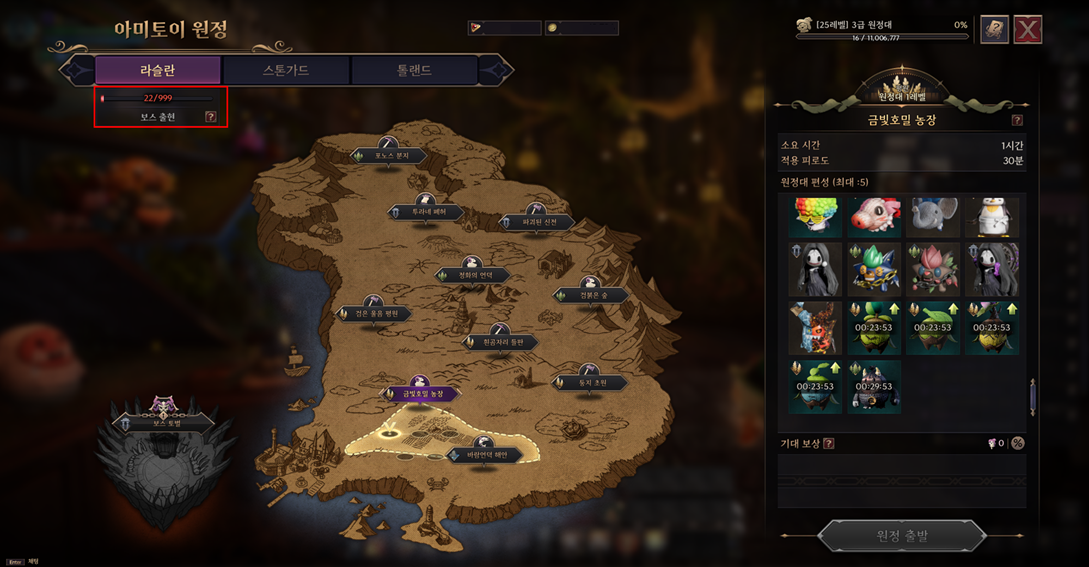Pick the 검붉은 숲 map location
The image size is (1089, 567).
point(591,295)
